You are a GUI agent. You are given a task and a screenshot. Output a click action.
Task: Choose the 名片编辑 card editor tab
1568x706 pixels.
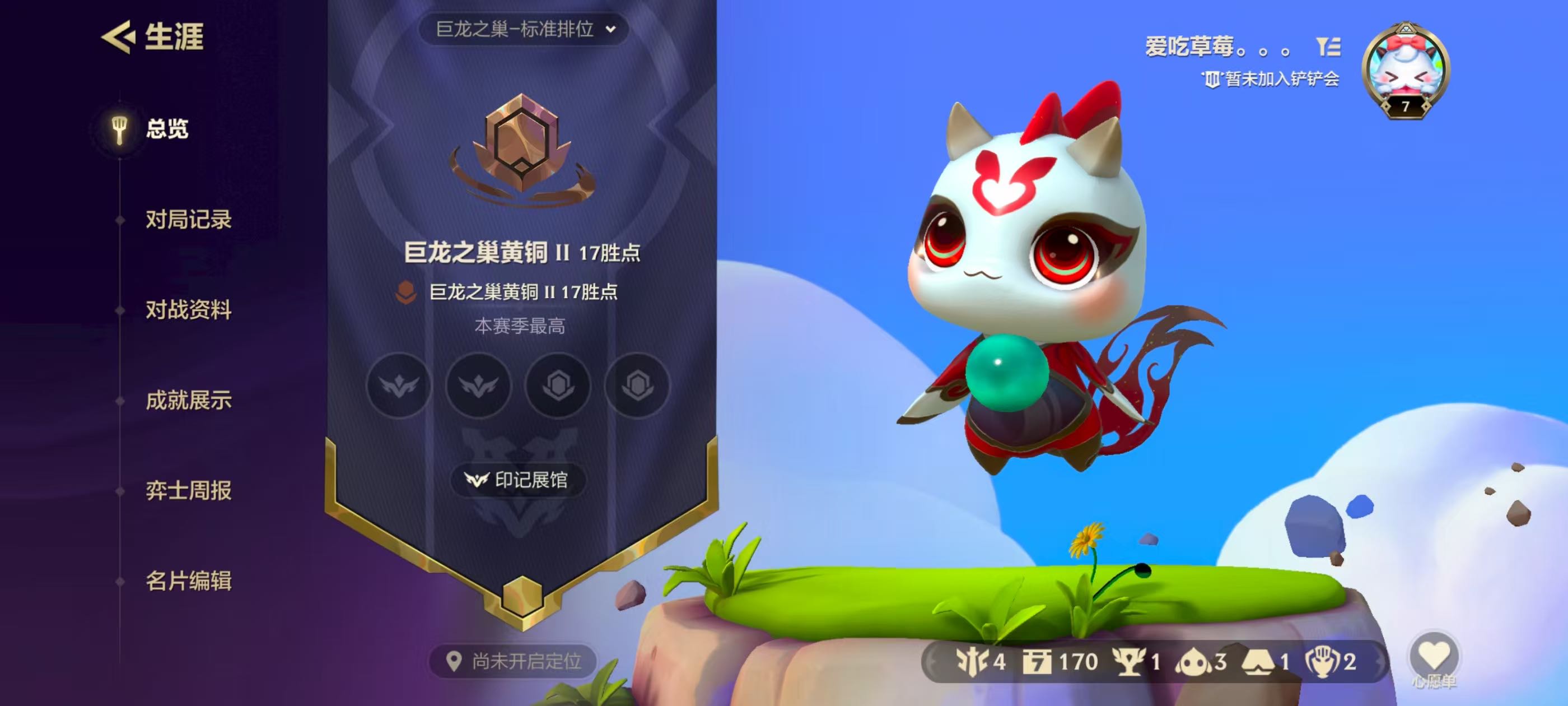tap(188, 581)
